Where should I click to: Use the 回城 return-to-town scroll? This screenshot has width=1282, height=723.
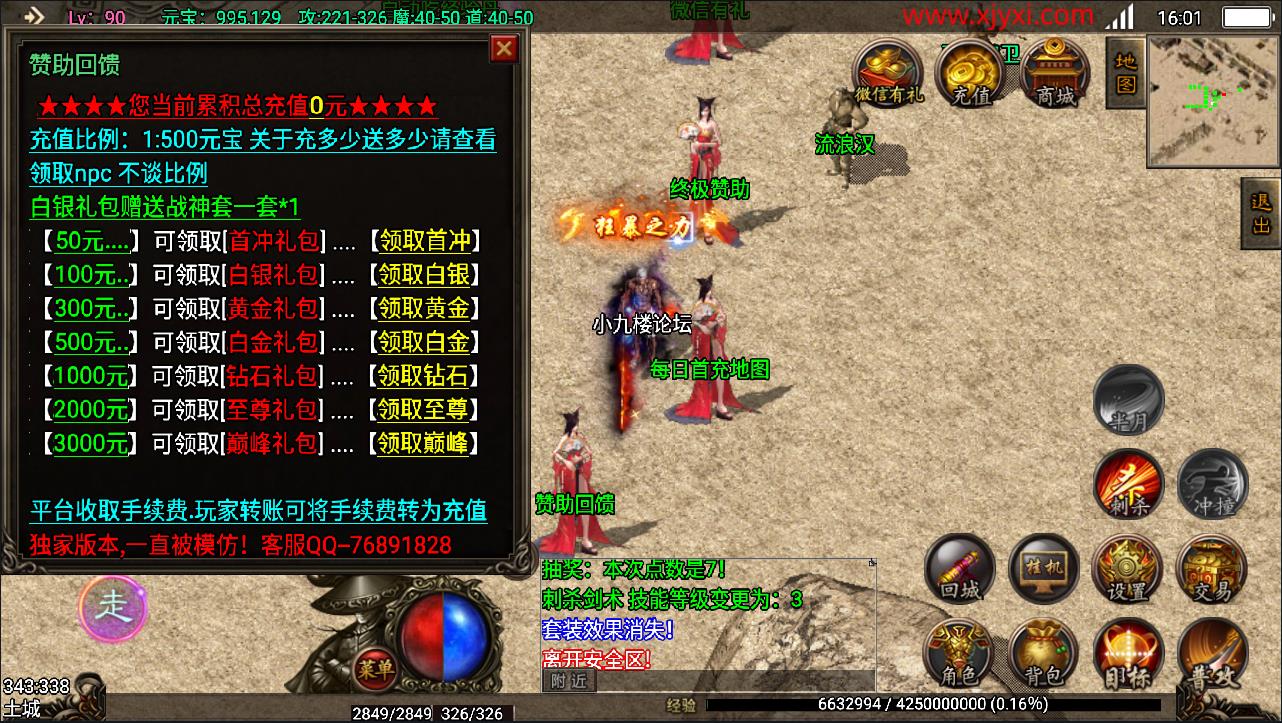[x=960, y=569]
